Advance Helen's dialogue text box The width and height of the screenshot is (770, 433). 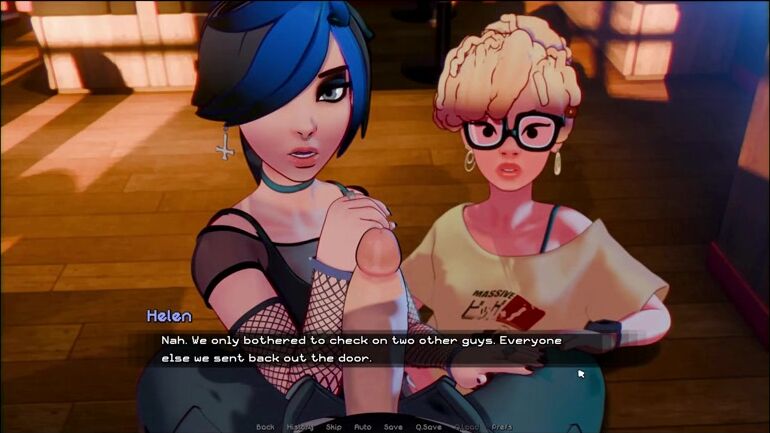(380, 349)
